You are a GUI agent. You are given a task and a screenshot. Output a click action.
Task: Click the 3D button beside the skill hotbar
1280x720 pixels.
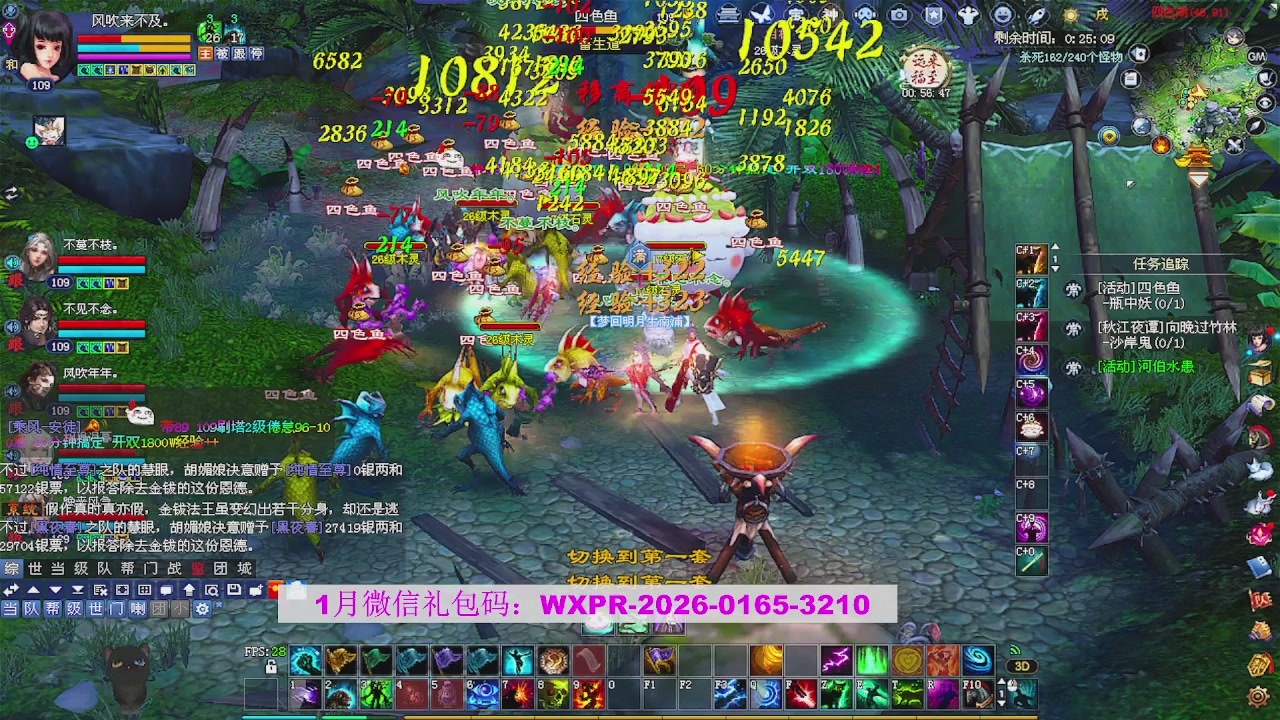tap(1022, 666)
